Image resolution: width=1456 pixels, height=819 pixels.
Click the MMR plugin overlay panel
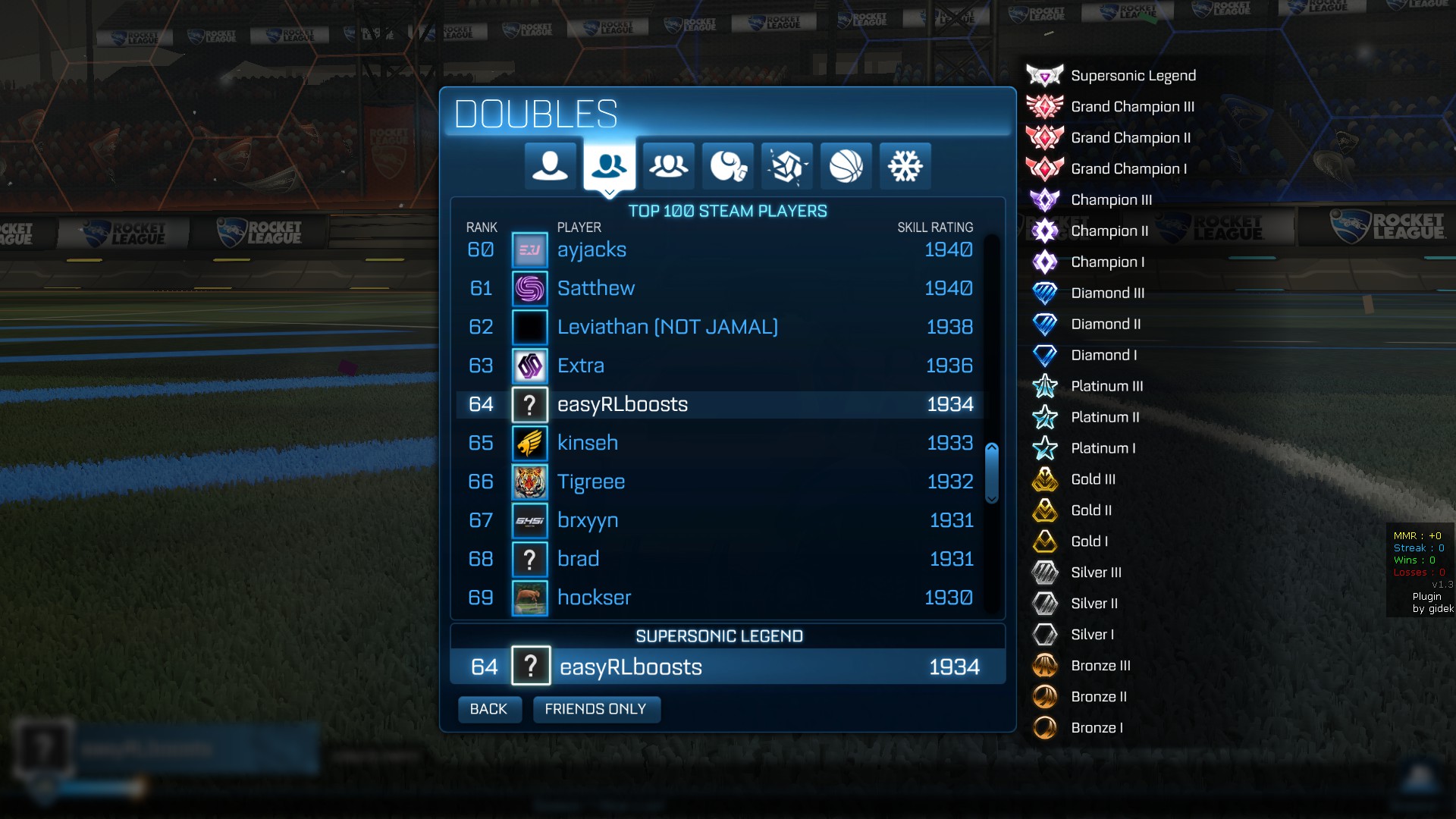pyautogui.click(x=1419, y=569)
